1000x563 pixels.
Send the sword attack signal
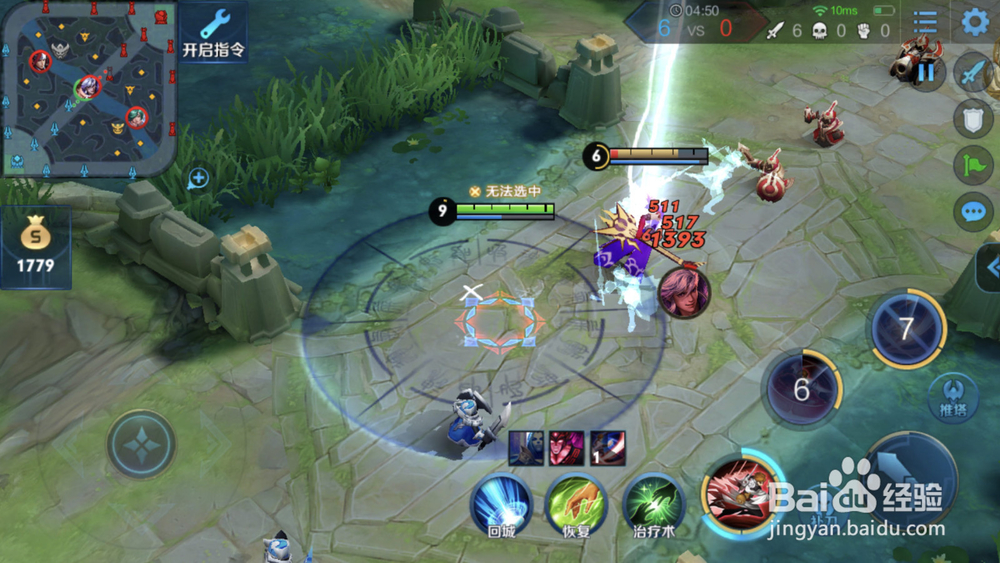[973, 73]
